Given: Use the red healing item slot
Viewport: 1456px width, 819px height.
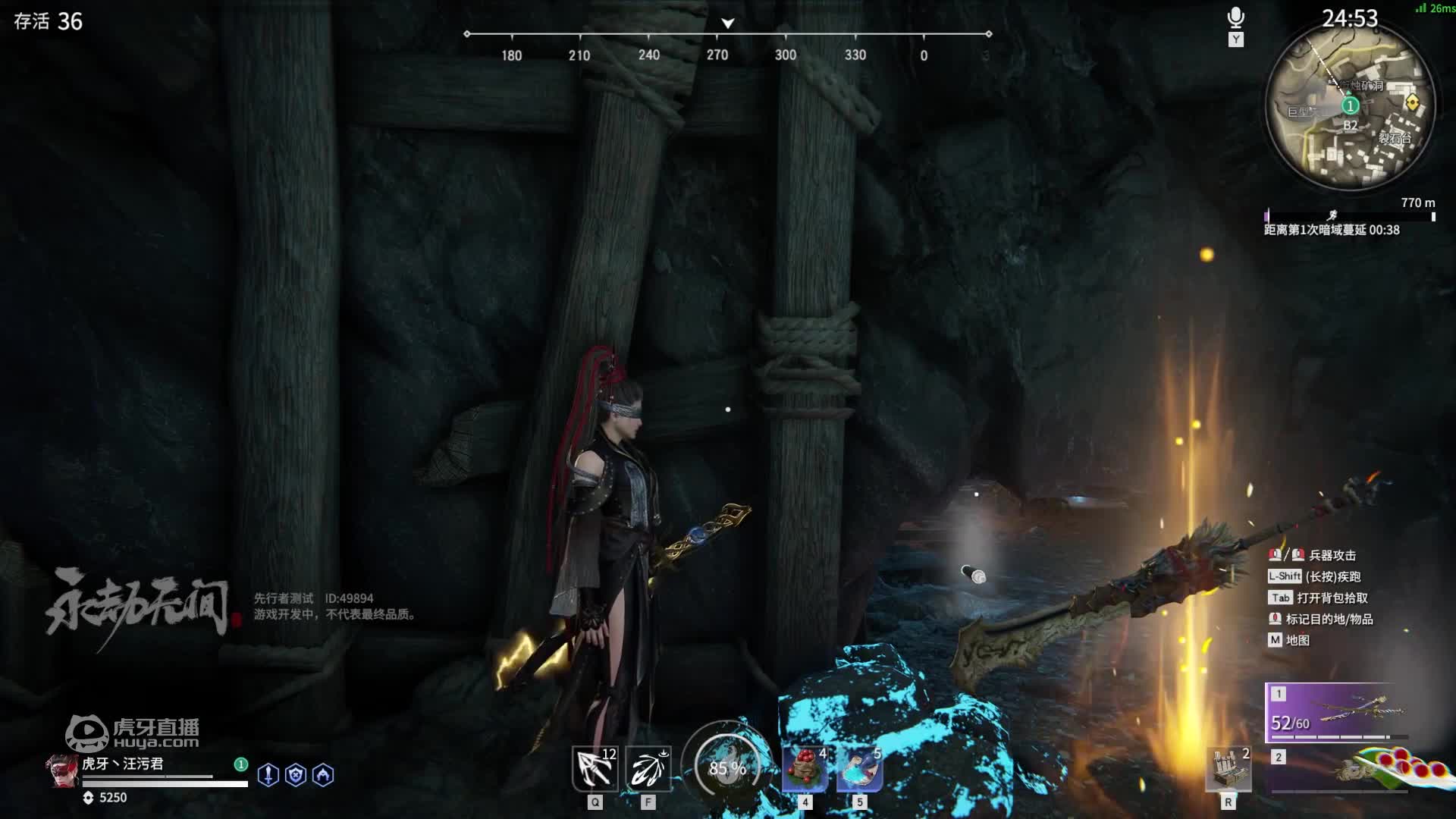Looking at the screenshot, I should click(x=805, y=769).
